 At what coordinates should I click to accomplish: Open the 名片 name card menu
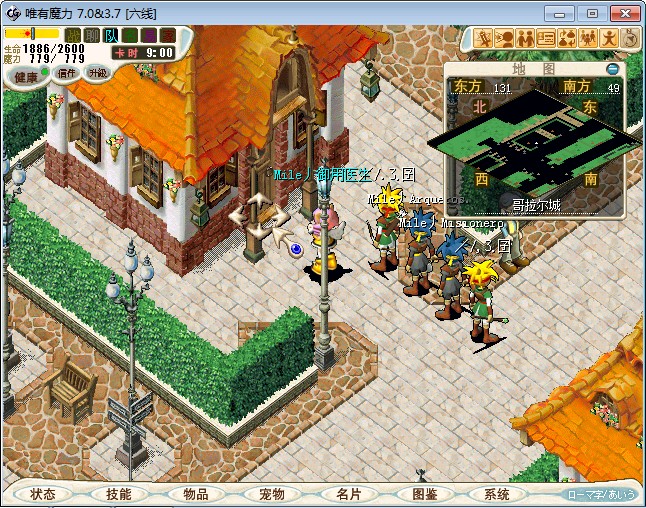click(347, 494)
